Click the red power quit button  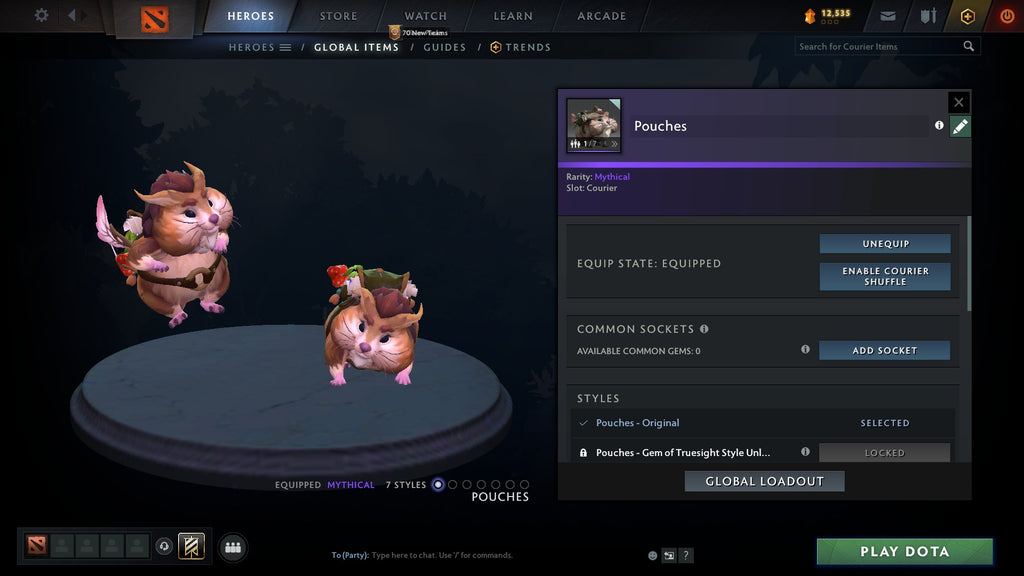(x=1006, y=16)
